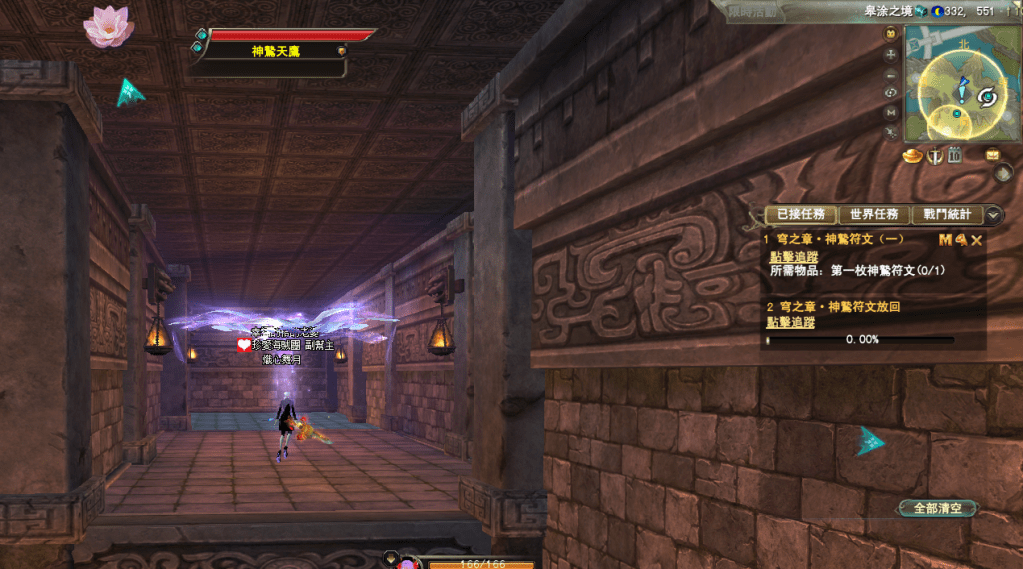Zoom in the minimap with plus button
The width and height of the screenshot is (1023, 569).
(891, 53)
